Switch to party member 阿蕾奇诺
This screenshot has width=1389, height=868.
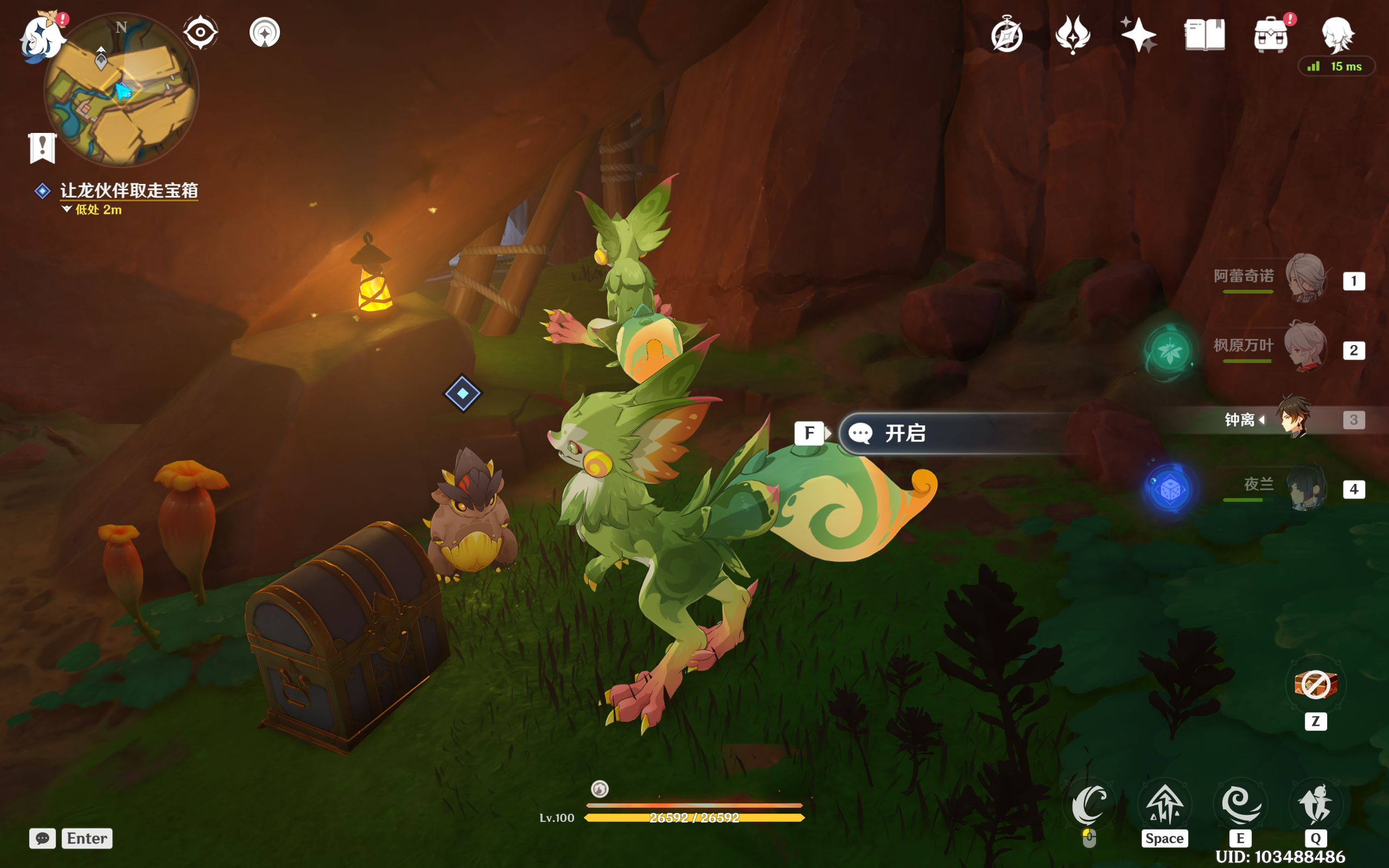(1305, 278)
